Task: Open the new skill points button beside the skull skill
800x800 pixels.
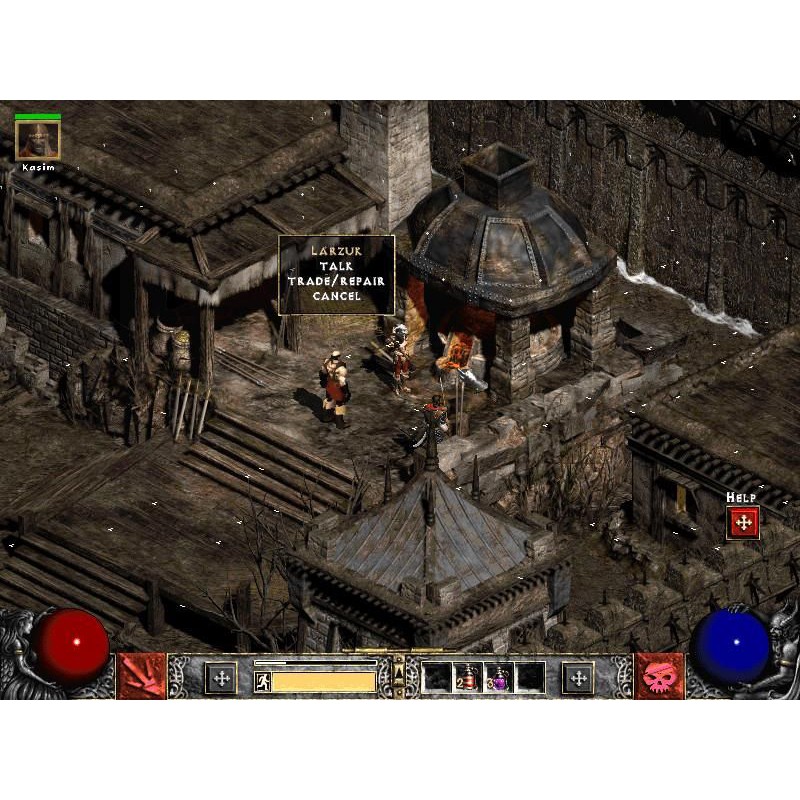Action: (578, 678)
